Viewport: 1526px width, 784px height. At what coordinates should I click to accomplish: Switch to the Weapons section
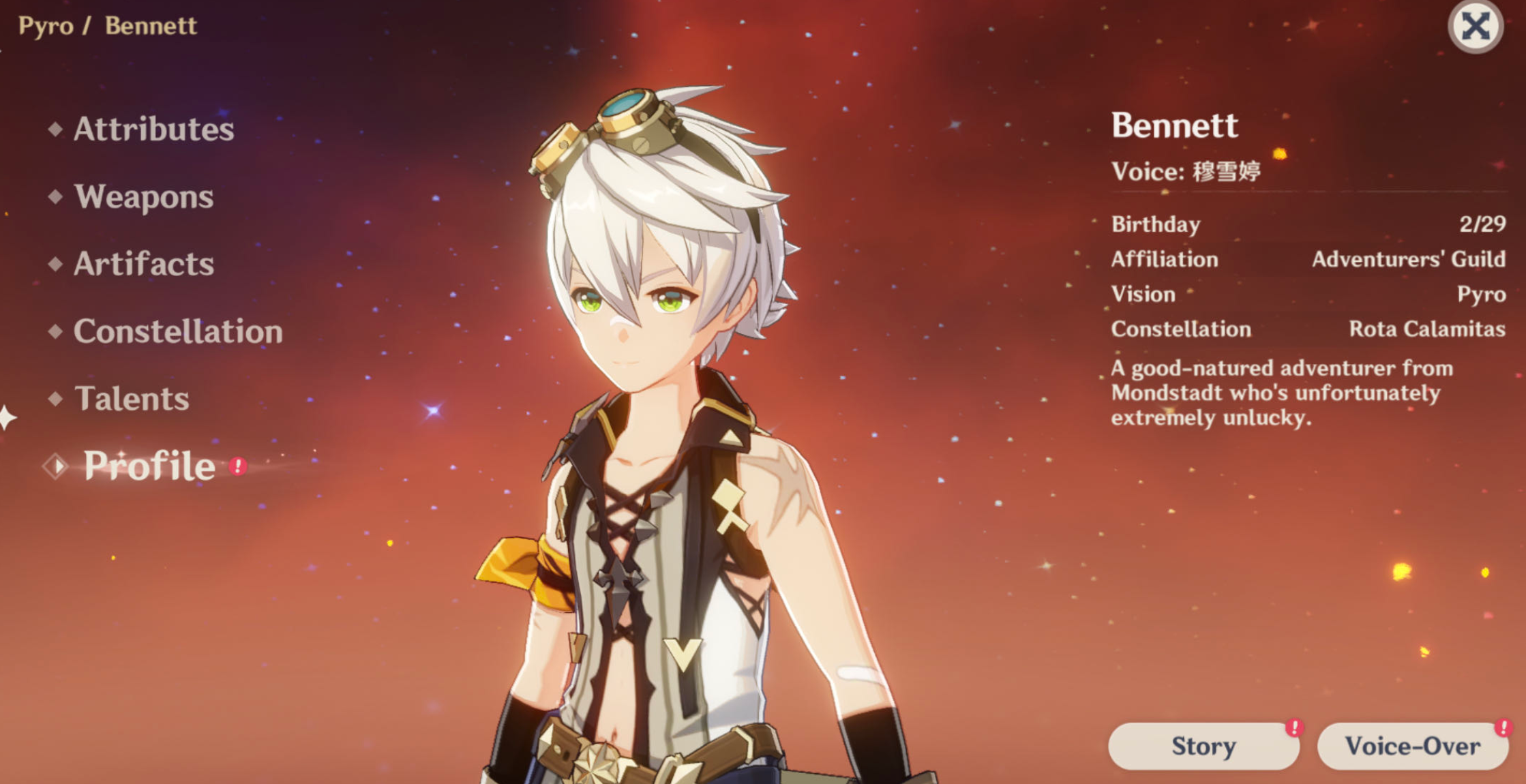[145, 197]
